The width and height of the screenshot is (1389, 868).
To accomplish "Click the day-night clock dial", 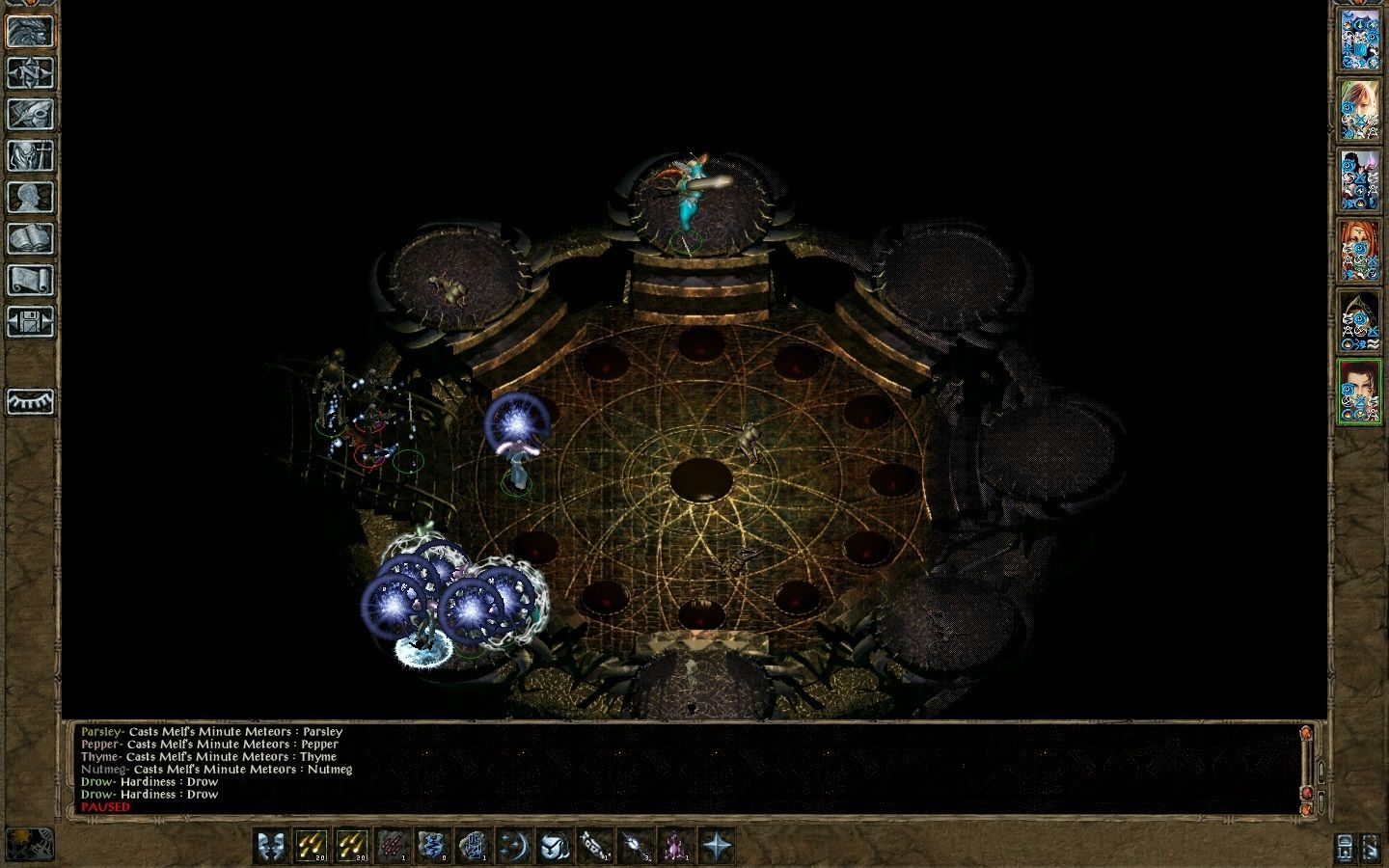I will click(x=29, y=844).
